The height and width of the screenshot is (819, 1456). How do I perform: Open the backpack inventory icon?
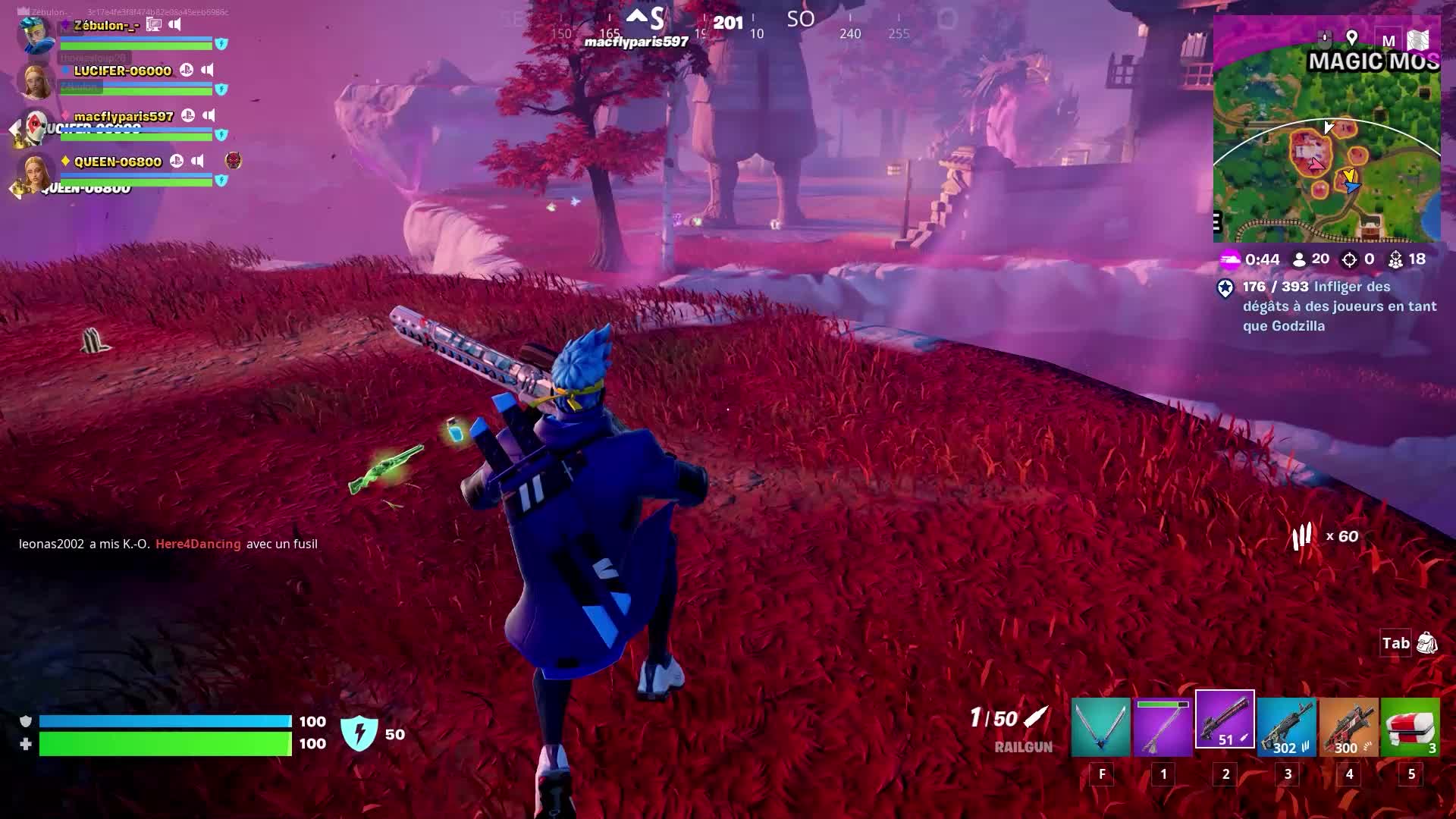1426,644
